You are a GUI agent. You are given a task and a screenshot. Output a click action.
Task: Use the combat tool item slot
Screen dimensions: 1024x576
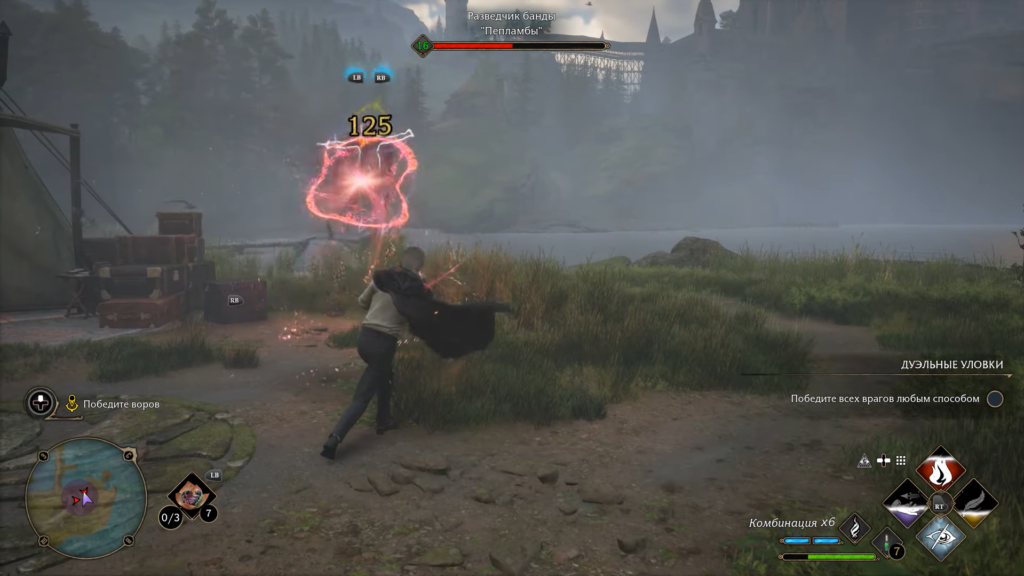point(190,494)
